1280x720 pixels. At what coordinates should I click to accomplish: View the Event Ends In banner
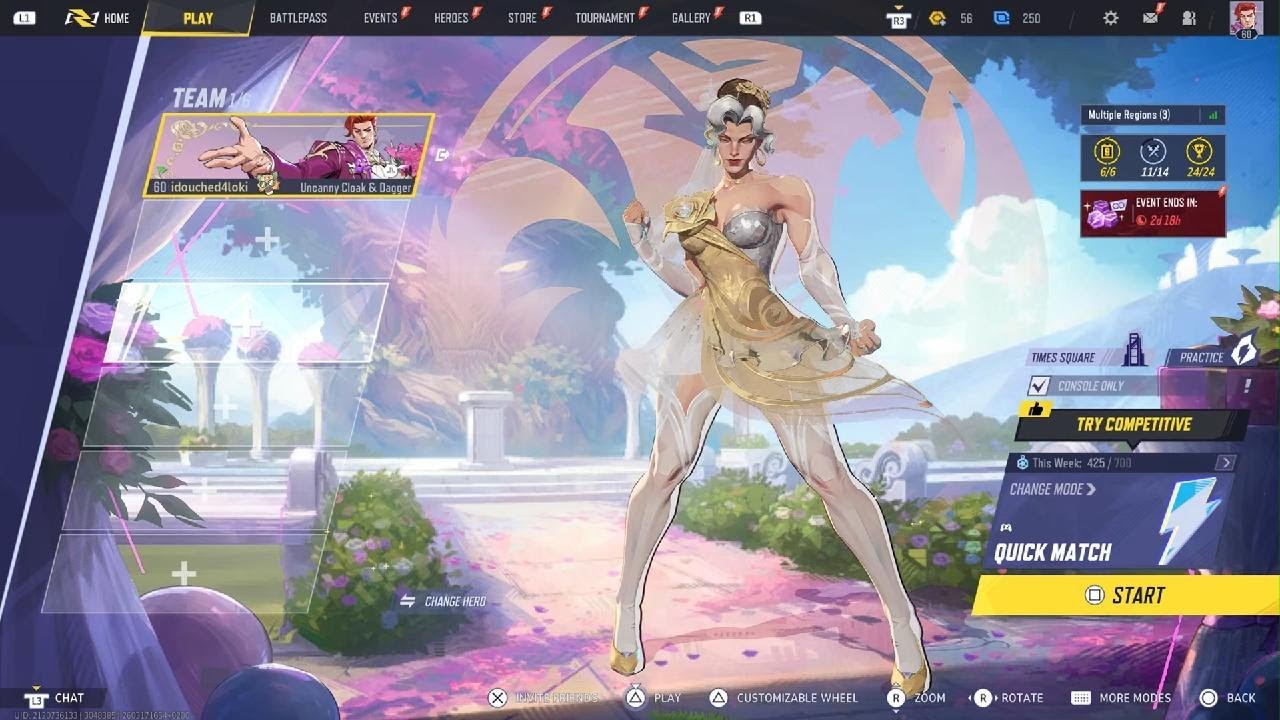1152,213
